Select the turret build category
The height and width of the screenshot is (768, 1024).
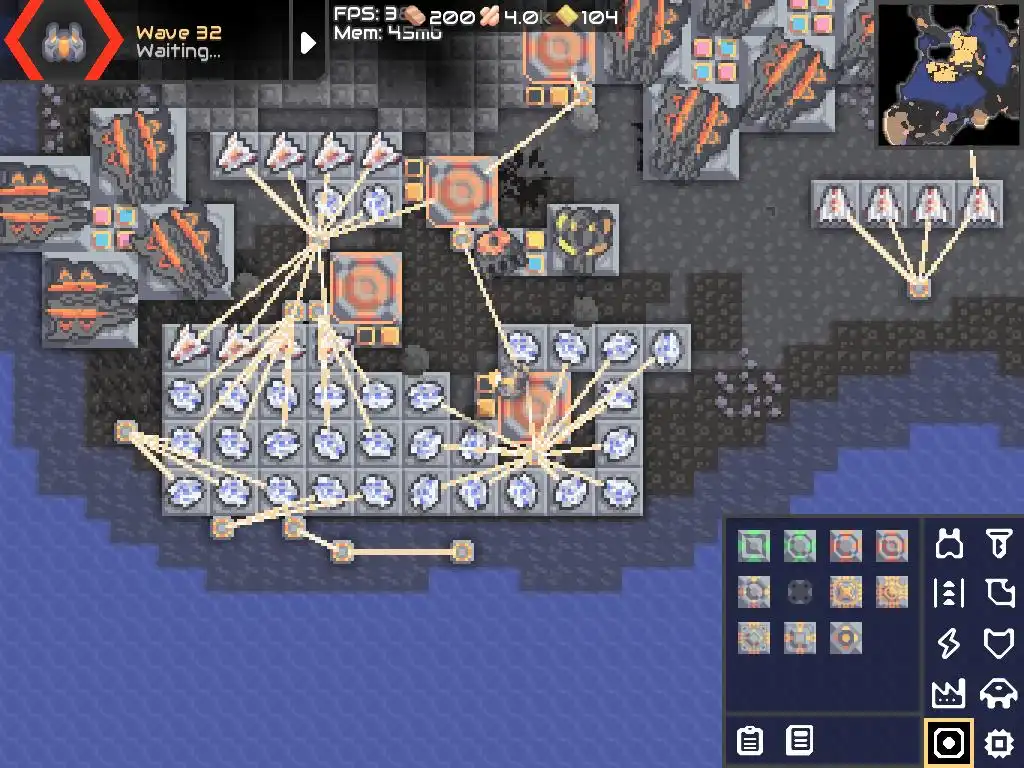[x=949, y=545]
